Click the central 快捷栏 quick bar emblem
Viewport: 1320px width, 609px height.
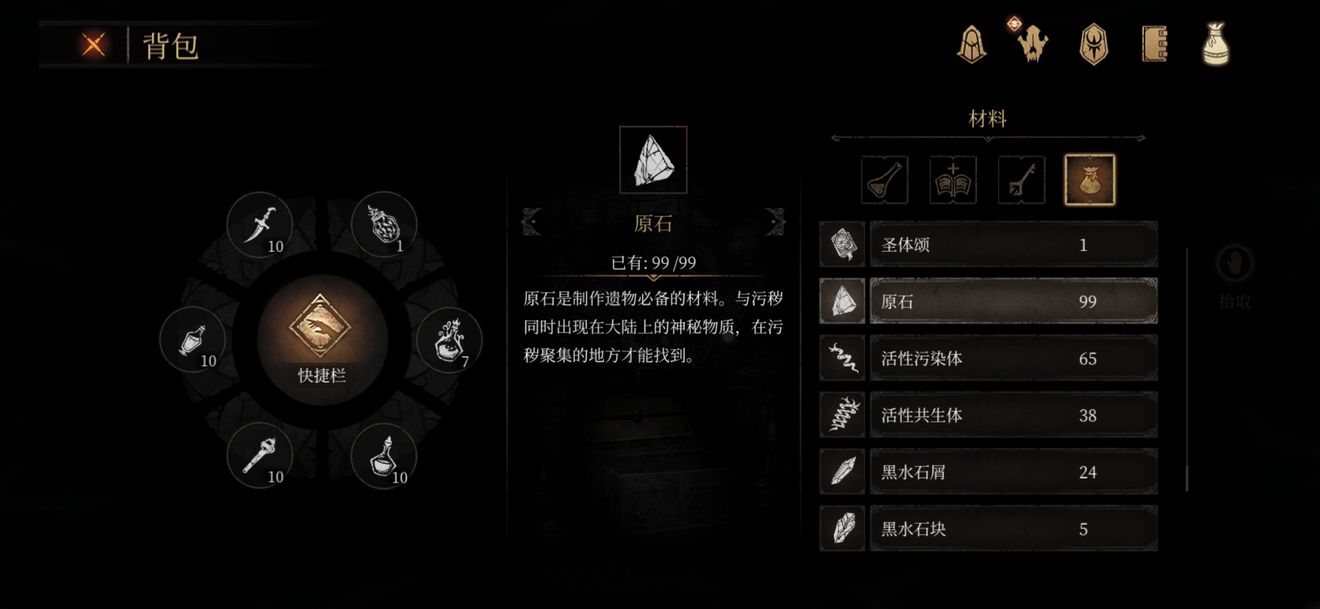[321, 335]
